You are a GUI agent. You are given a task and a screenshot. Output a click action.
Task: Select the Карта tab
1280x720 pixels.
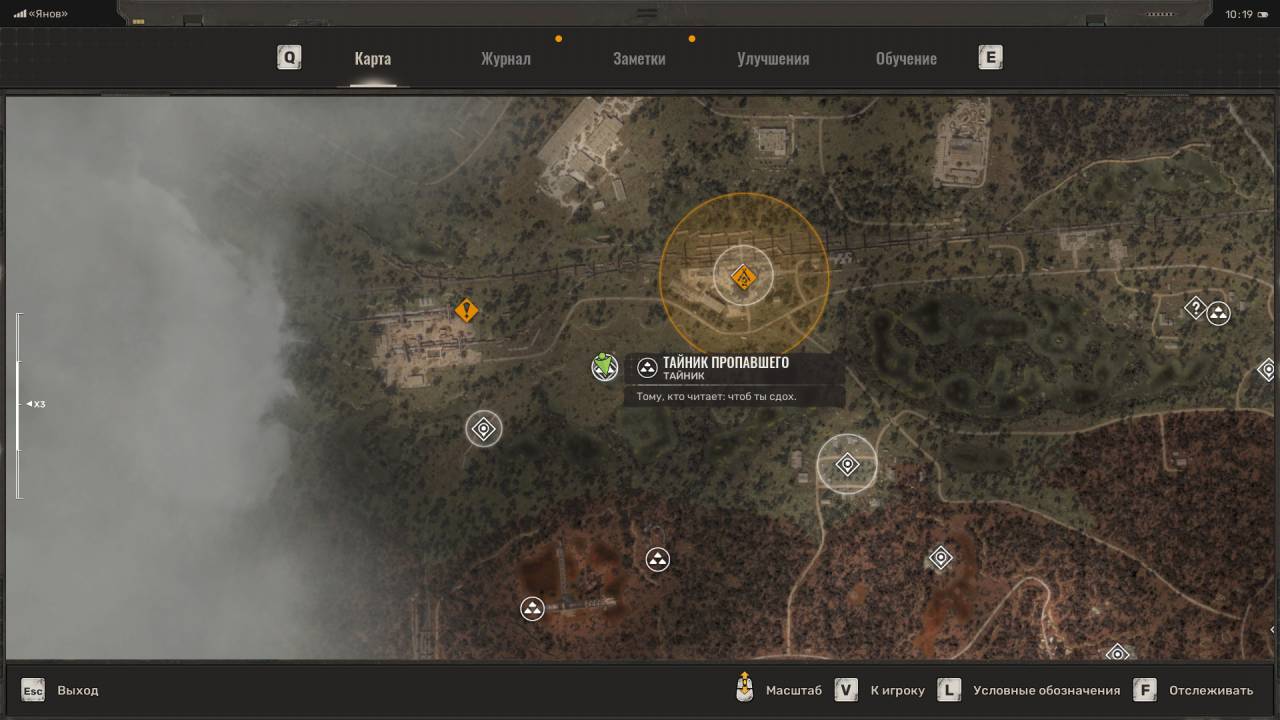tap(372, 59)
